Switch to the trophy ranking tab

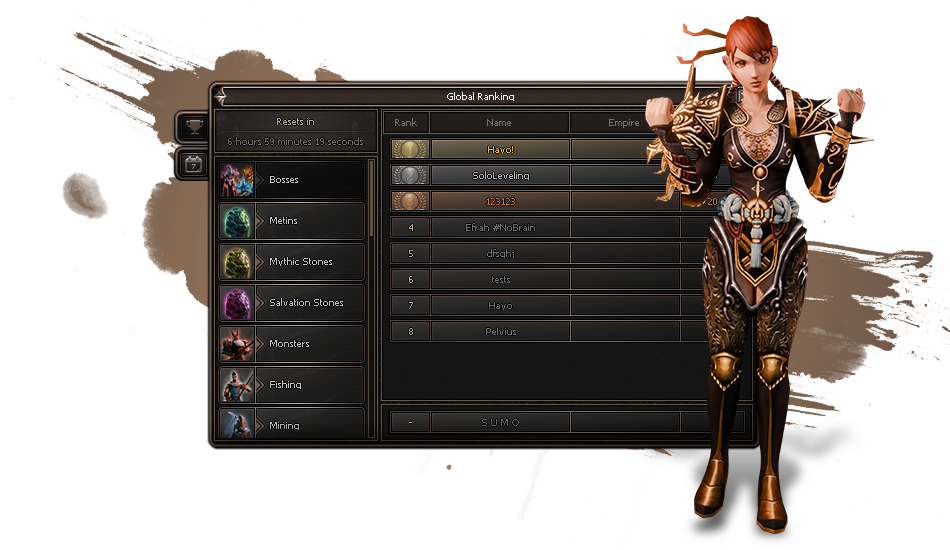coord(193,127)
